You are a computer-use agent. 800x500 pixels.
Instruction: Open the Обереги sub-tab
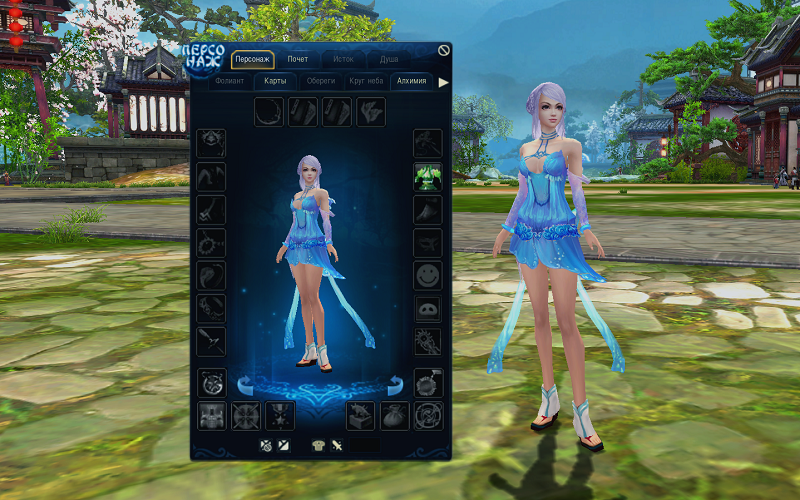[320, 82]
